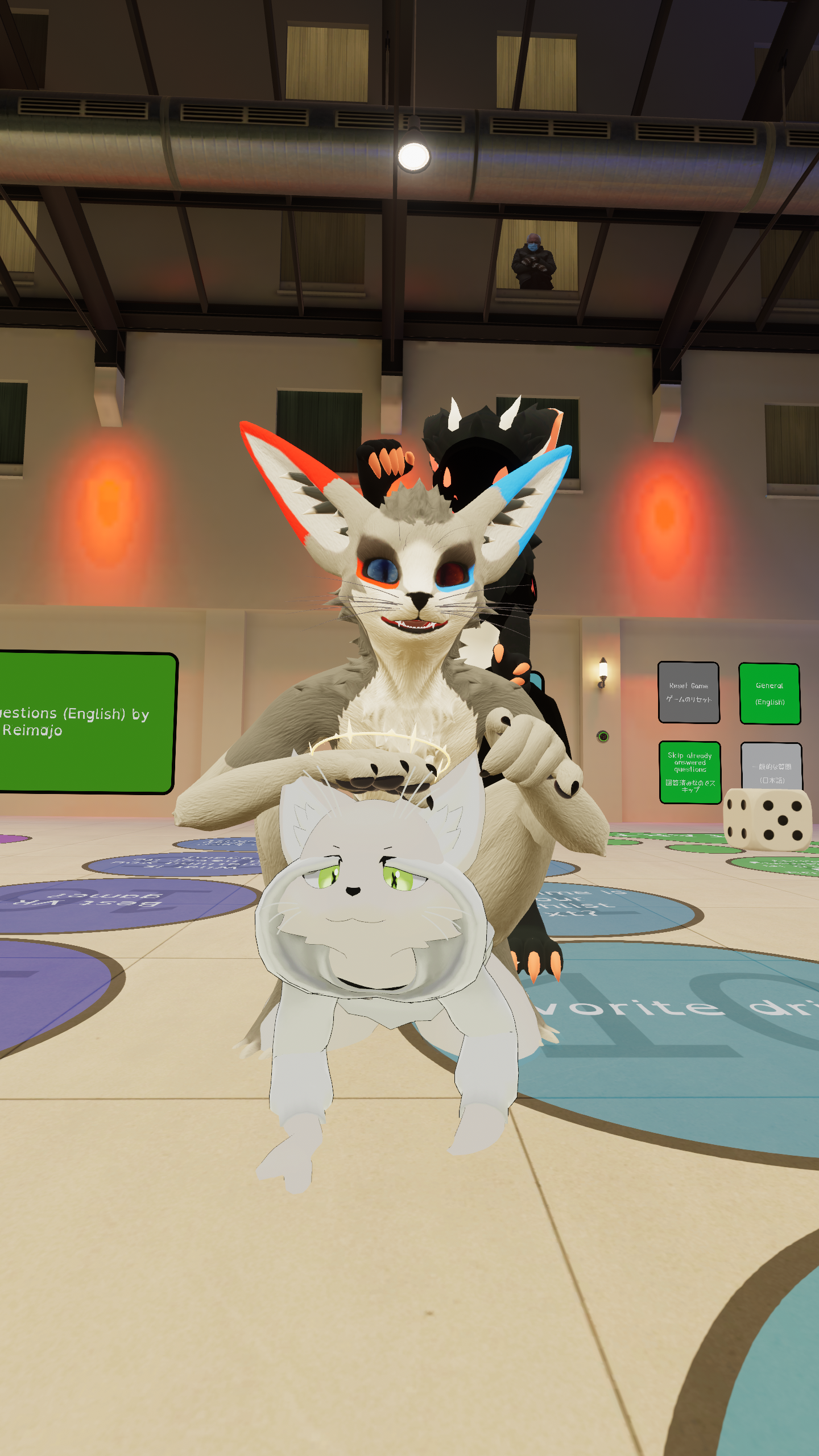
Task: Select the General (English) question set
Action: pos(770,693)
